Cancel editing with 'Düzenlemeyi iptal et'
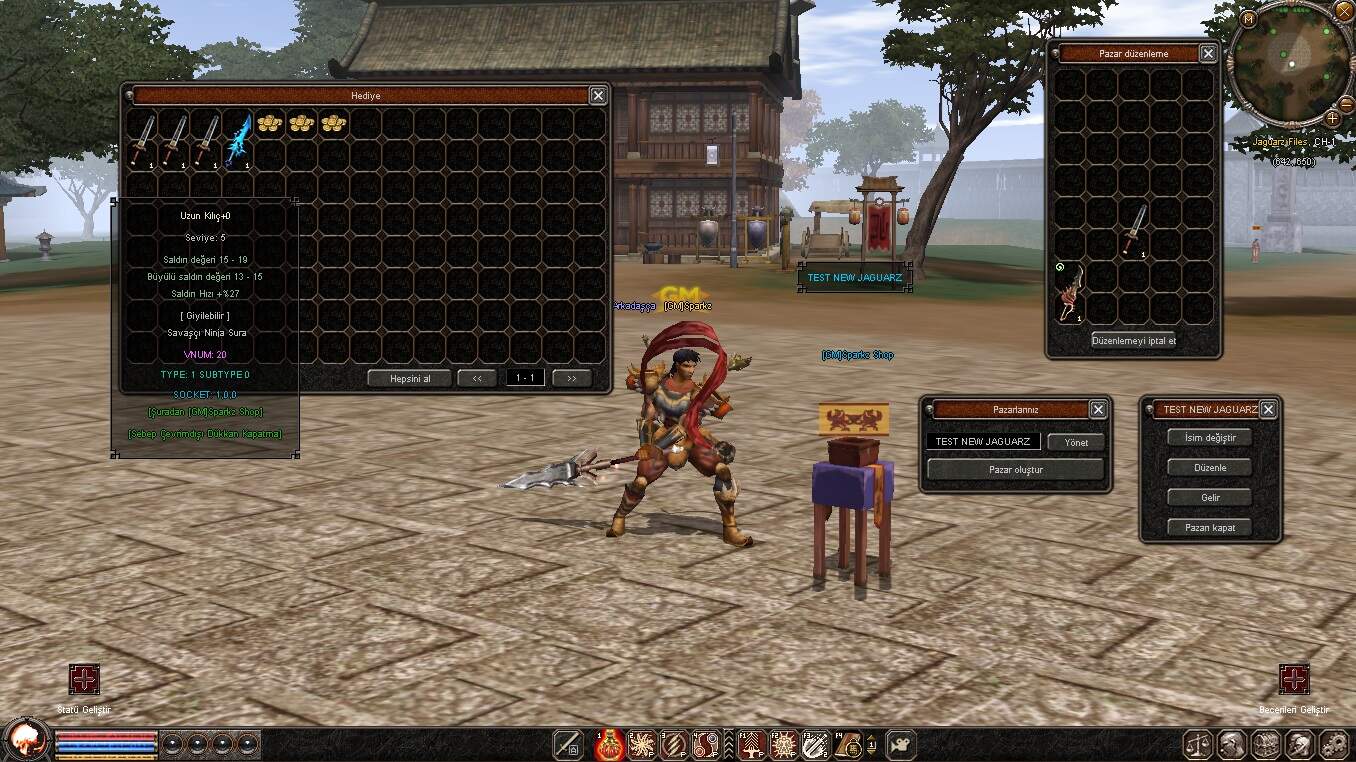Screen dimensions: 1356x762 pos(1133,340)
